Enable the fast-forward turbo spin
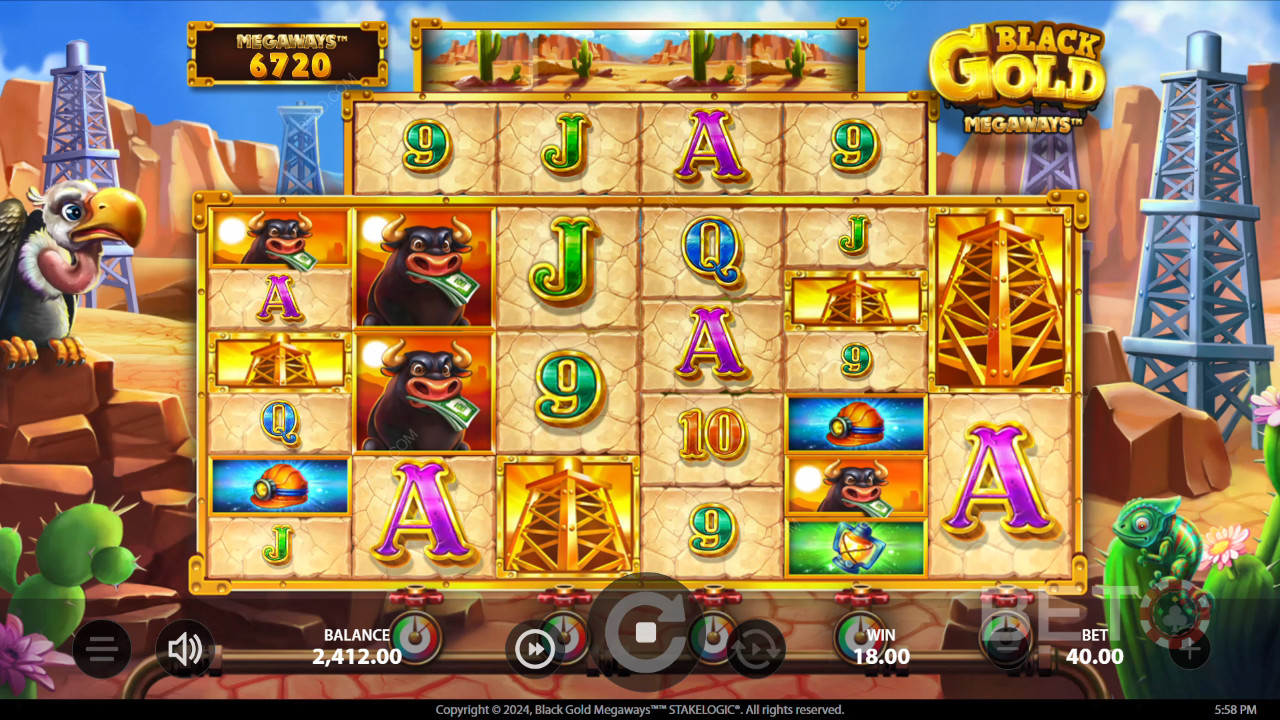Viewport: 1280px width, 720px height. (x=535, y=649)
